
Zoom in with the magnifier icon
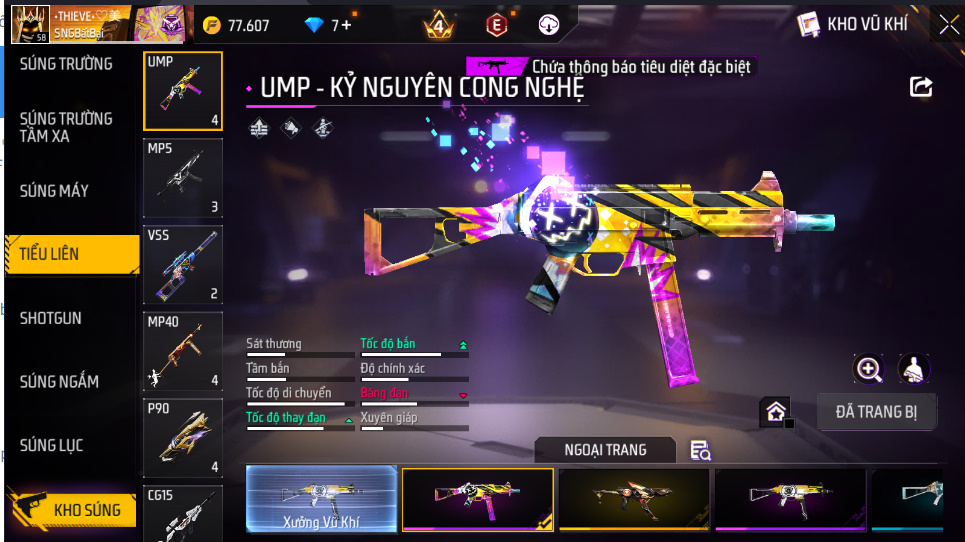869,369
